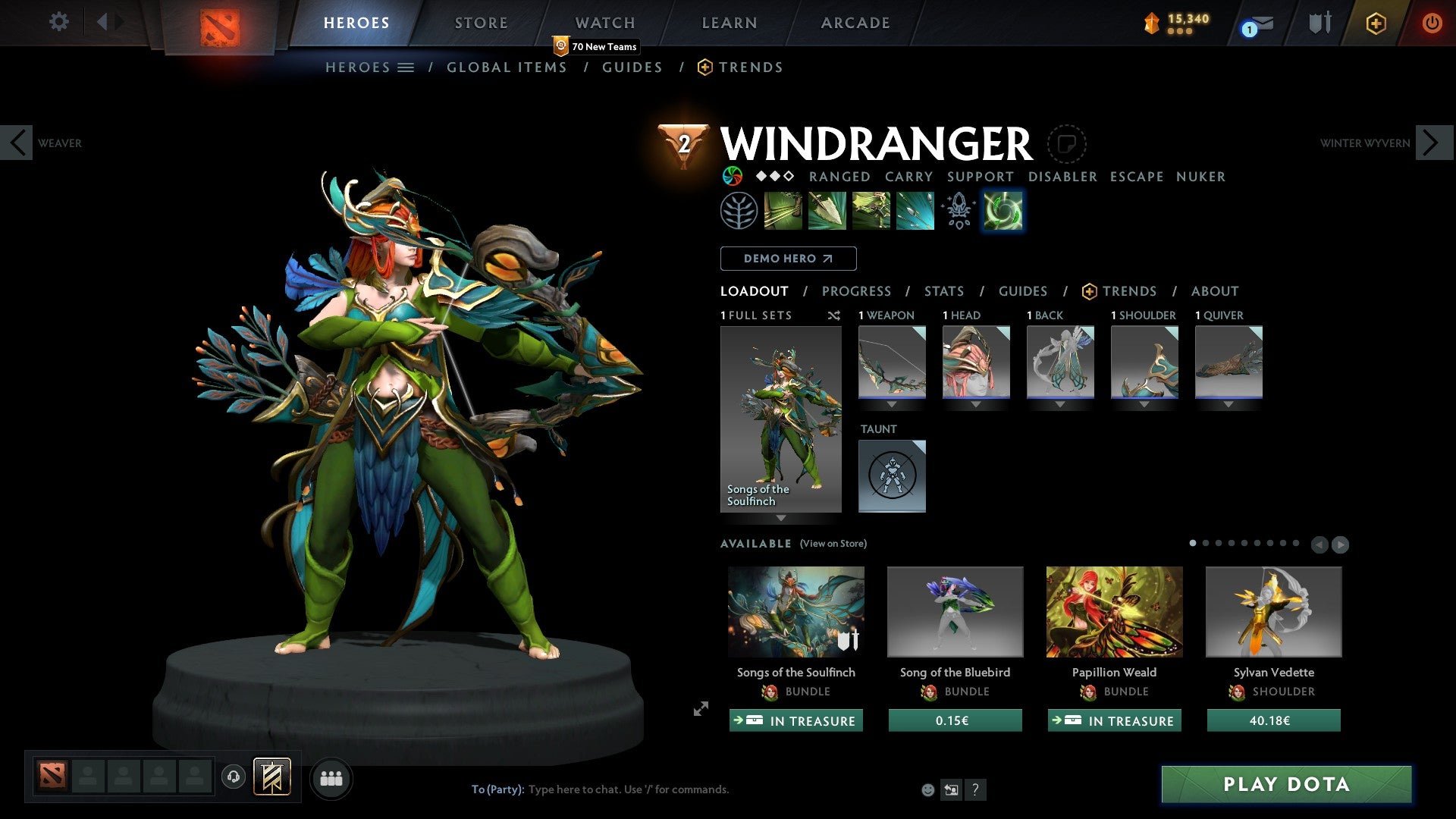The image size is (1456, 819).
Task: Toggle random loadout with the shuffle icon
Action: click(834, 315)
